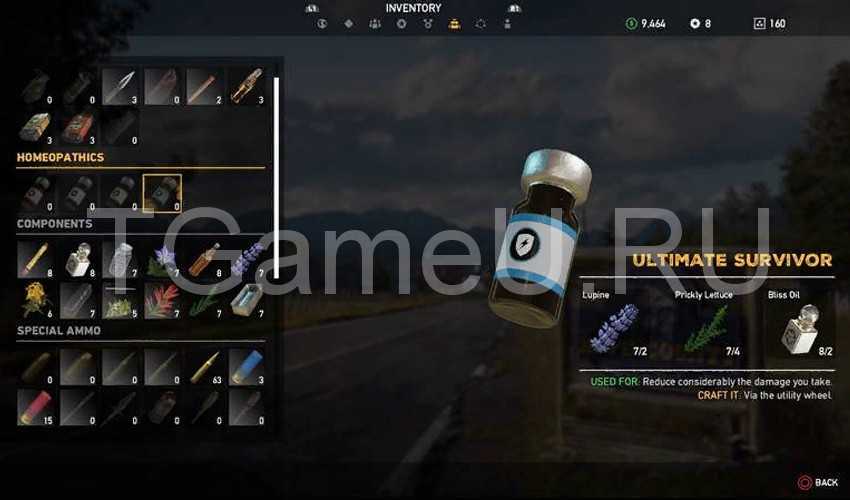Open the highlighted yellow Inventory tab icon
Image resolution: width=850 pixels, height=500 pixels.
[x=454, y=23]
